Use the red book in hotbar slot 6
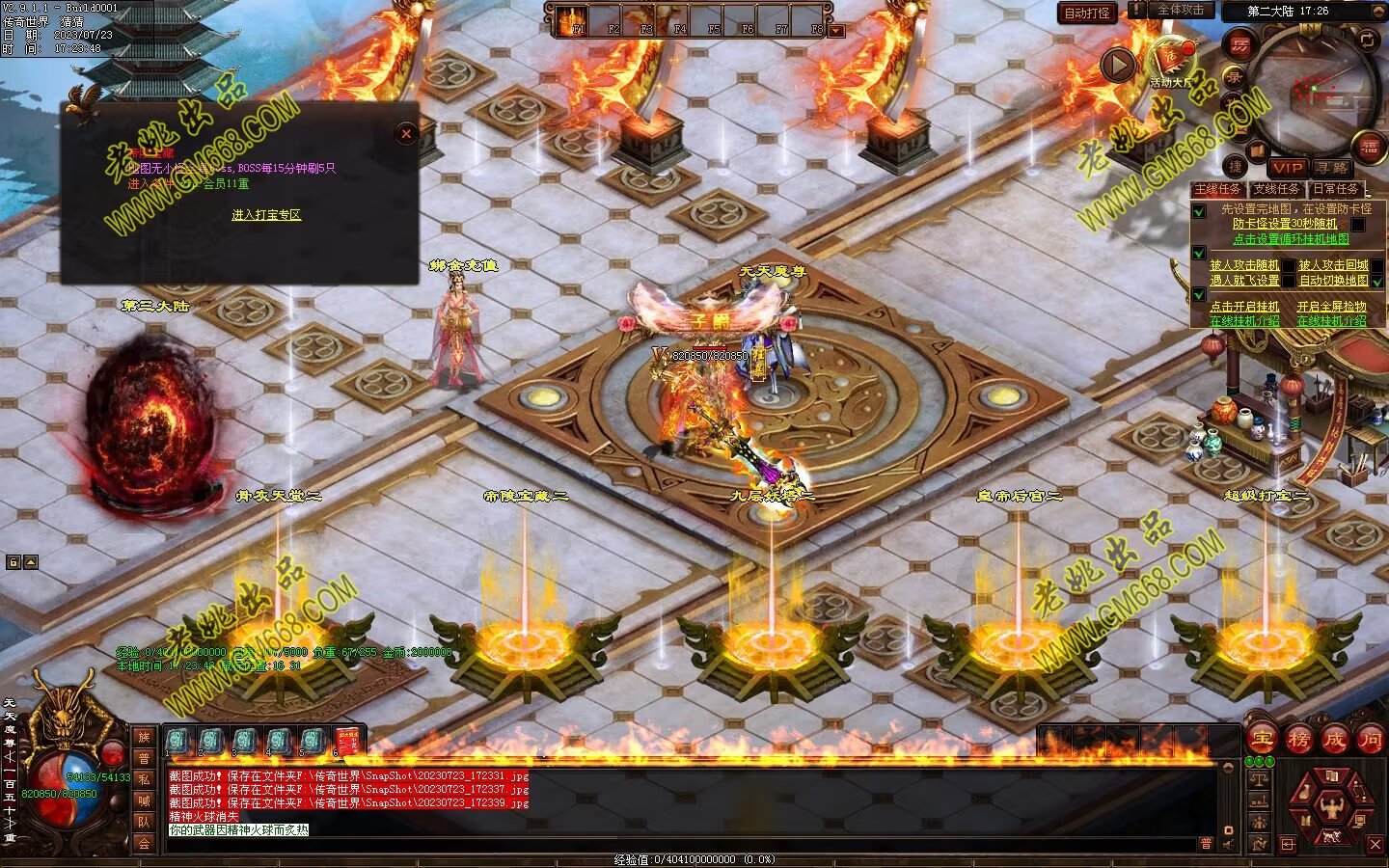This screenshot has width=1389, height=868. coord(347,742)
